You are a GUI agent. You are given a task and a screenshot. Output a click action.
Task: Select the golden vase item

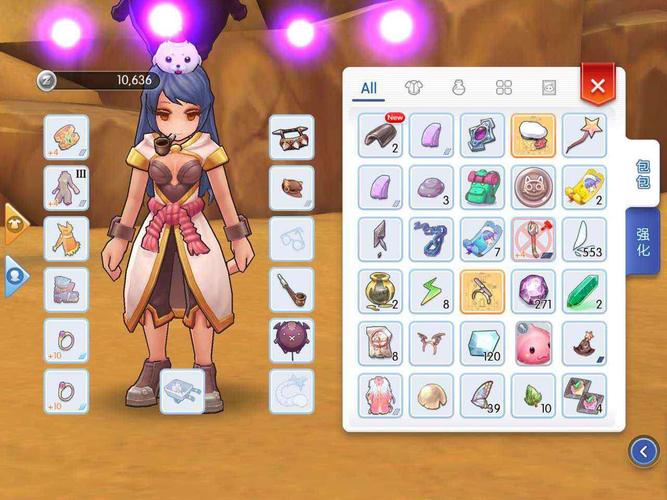point(380,290)
